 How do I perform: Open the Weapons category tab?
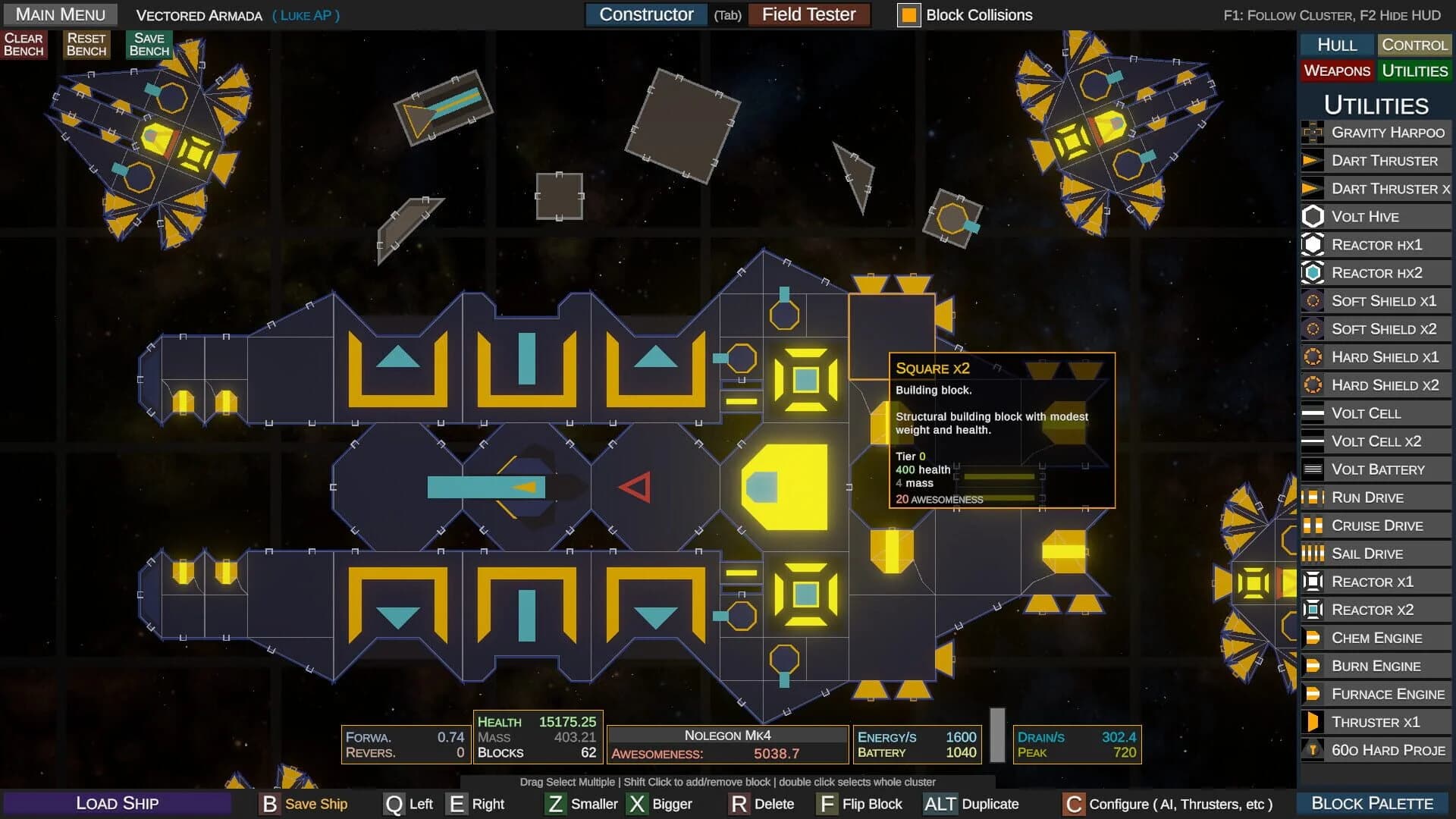[x=1337, y=71]
